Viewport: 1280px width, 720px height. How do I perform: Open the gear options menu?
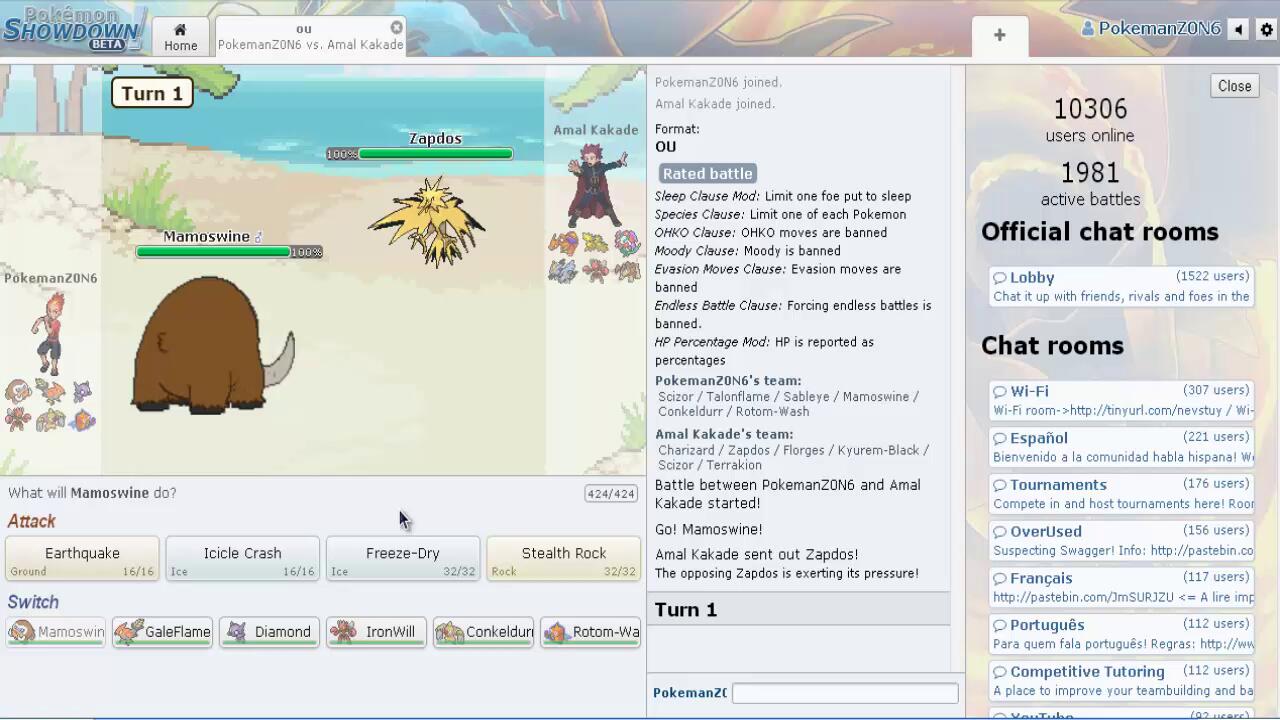pos(1266,29)
